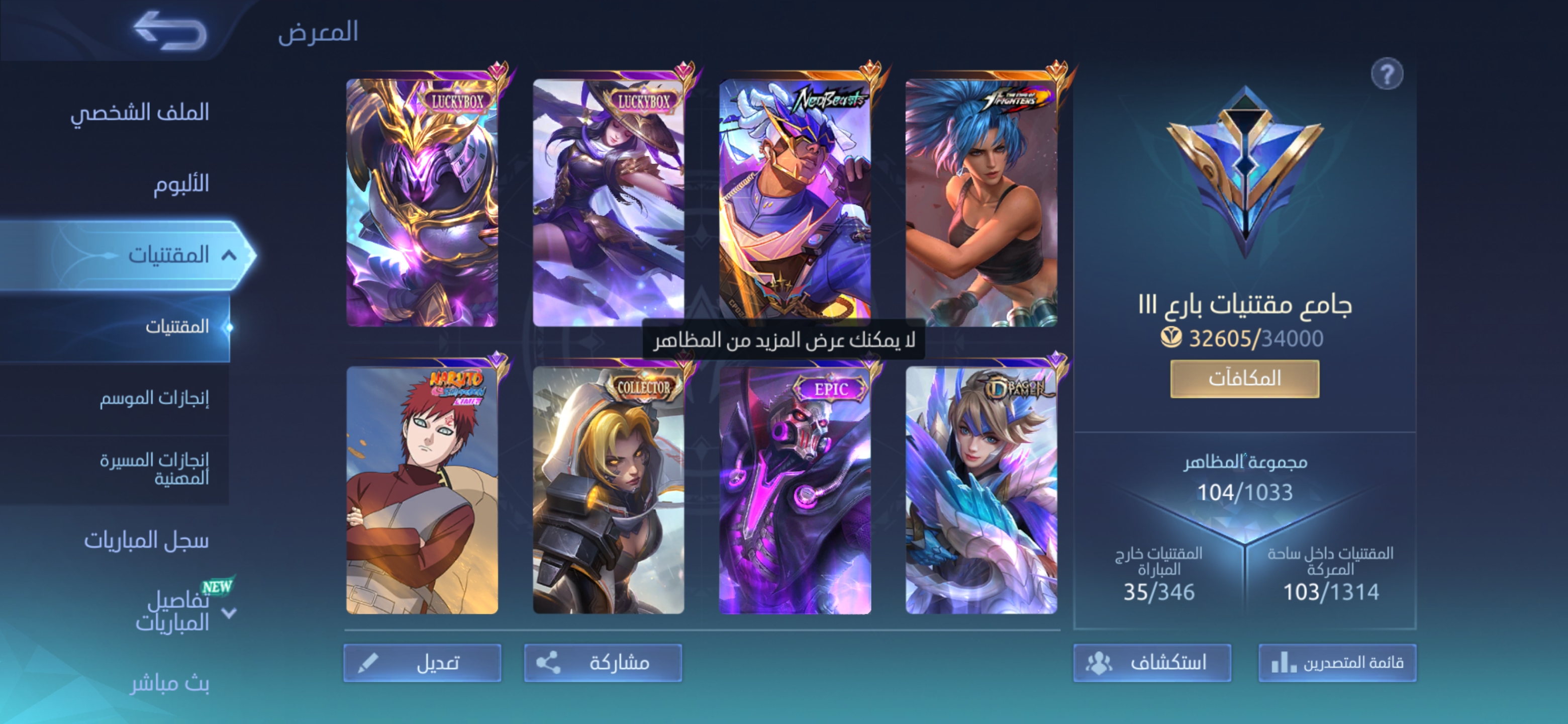Open the بث مباشر live stream tab
Image resolution: width=1568 pixels, height=724 pixels.
pos(170,683)
